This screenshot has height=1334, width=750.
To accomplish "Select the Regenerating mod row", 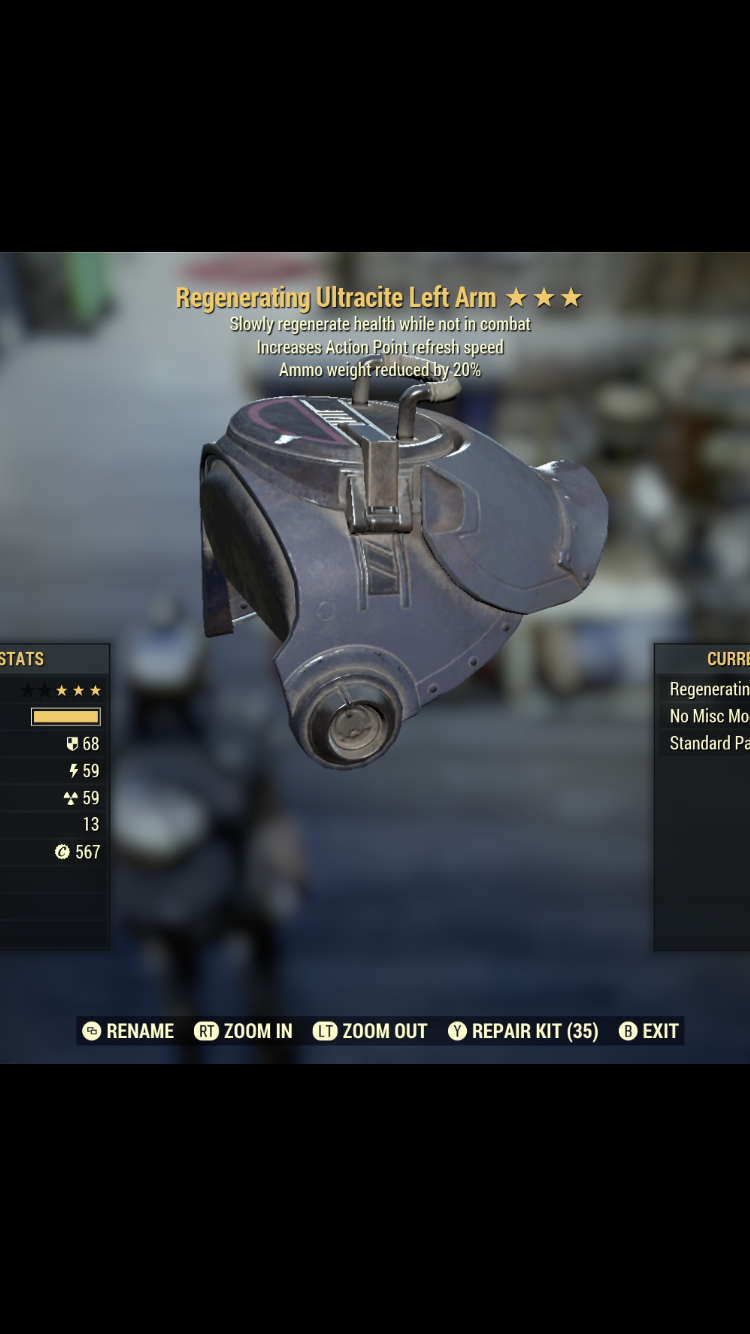I will coord(708,689).
